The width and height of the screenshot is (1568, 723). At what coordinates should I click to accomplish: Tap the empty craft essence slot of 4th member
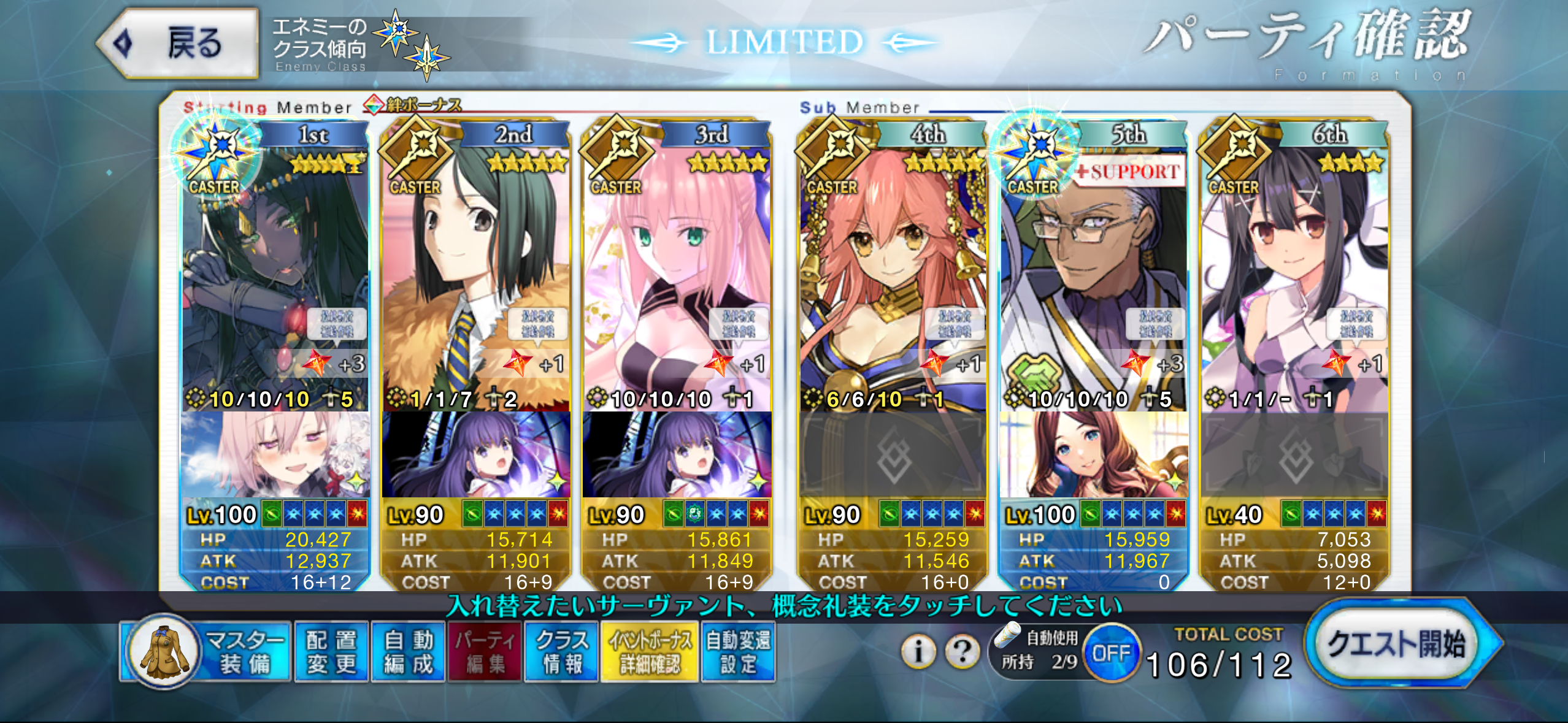[x=893, y=455]
